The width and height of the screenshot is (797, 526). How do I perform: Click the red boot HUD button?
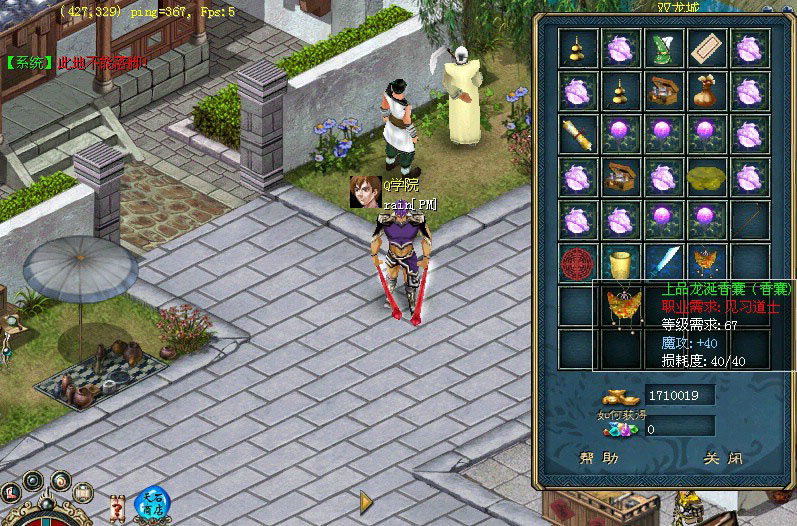click(x=10, y=492)
